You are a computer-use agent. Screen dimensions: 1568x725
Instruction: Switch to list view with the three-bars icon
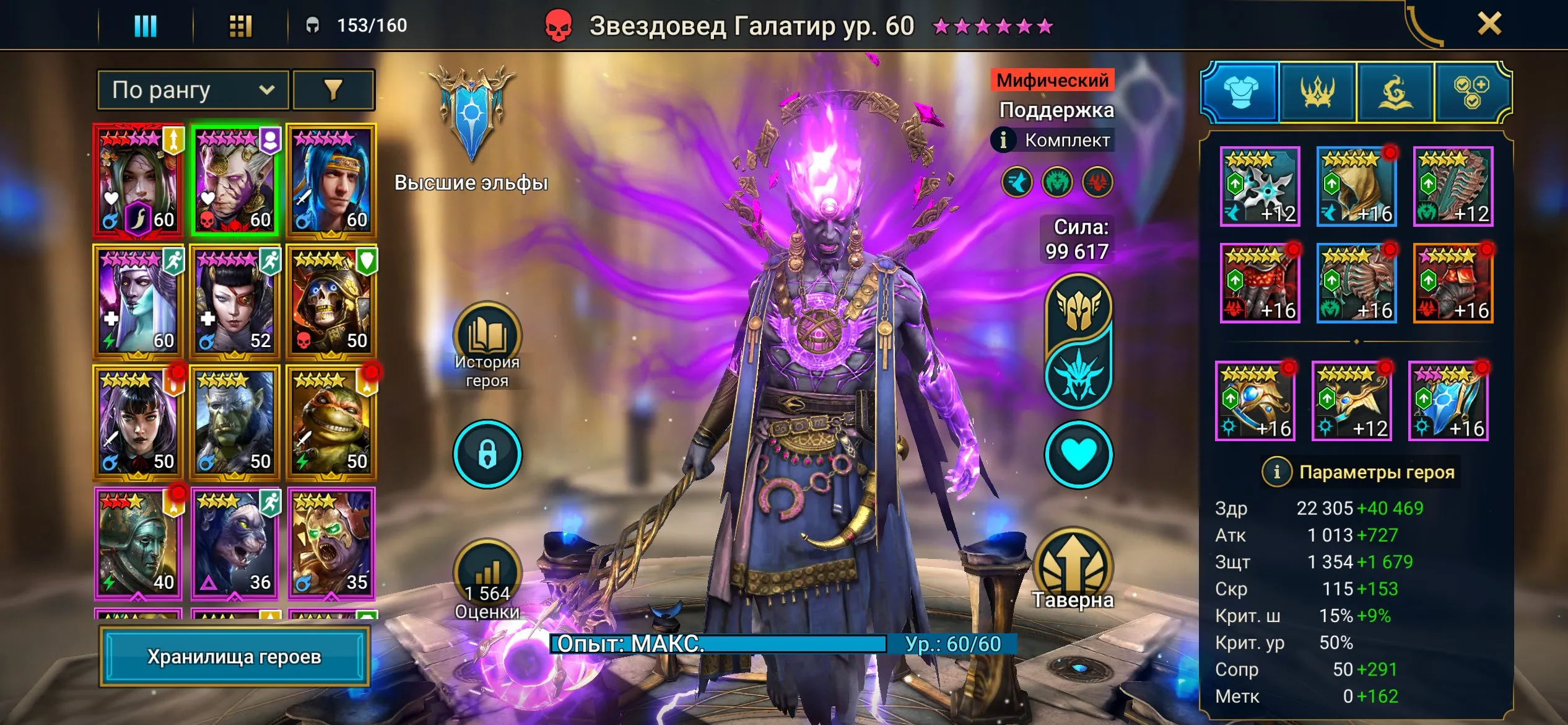pos(146,26)
